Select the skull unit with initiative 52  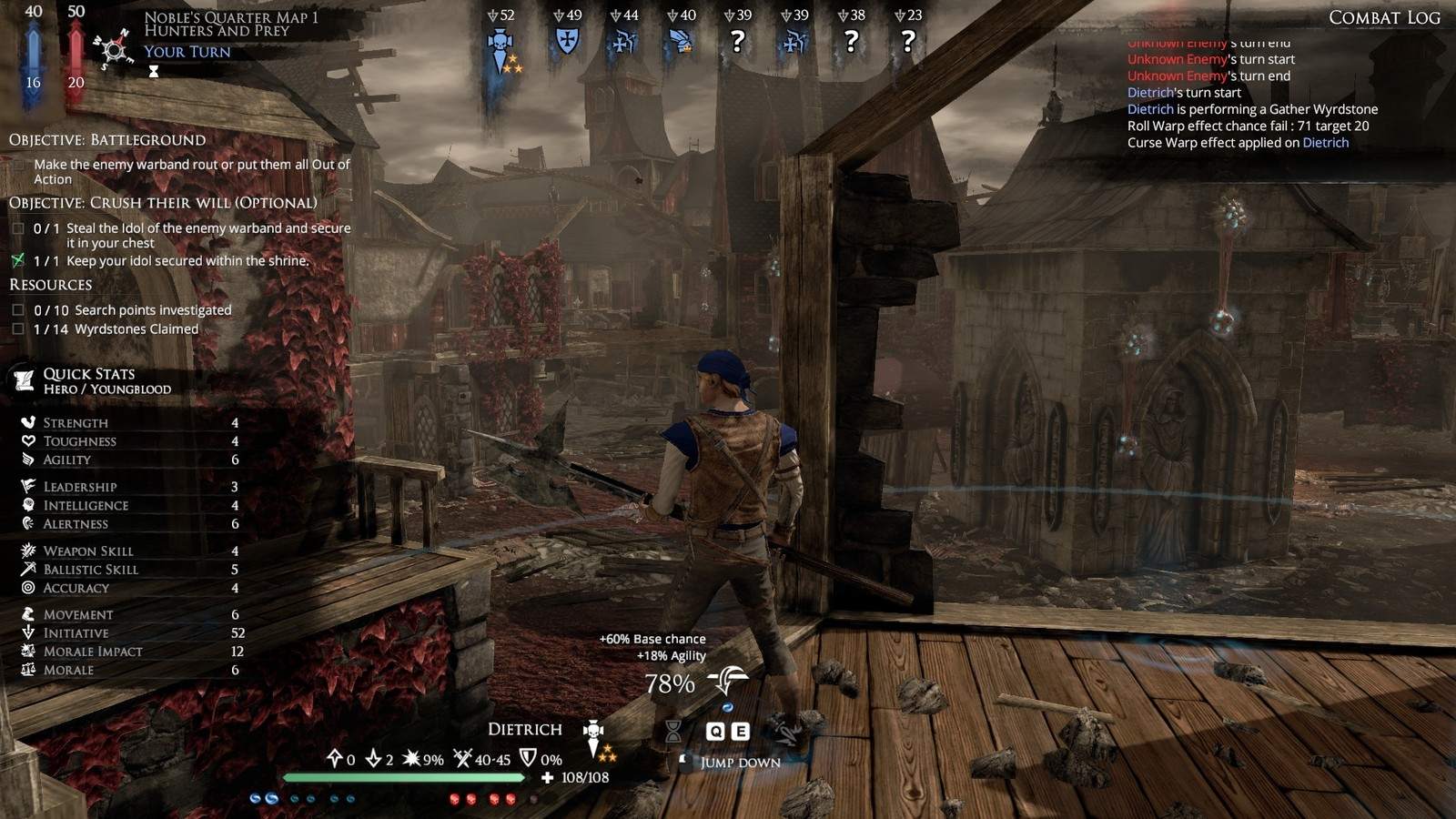(x=500, y=42)
